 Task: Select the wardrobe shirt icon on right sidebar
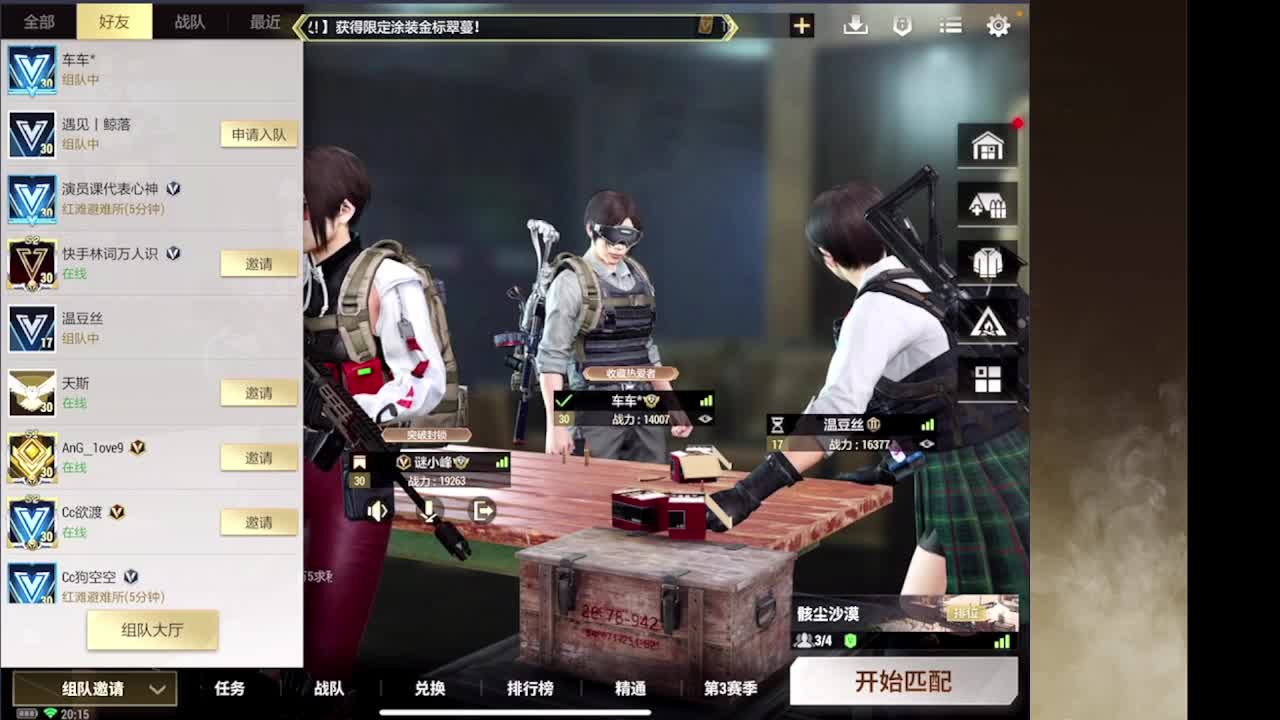point(987,262)
